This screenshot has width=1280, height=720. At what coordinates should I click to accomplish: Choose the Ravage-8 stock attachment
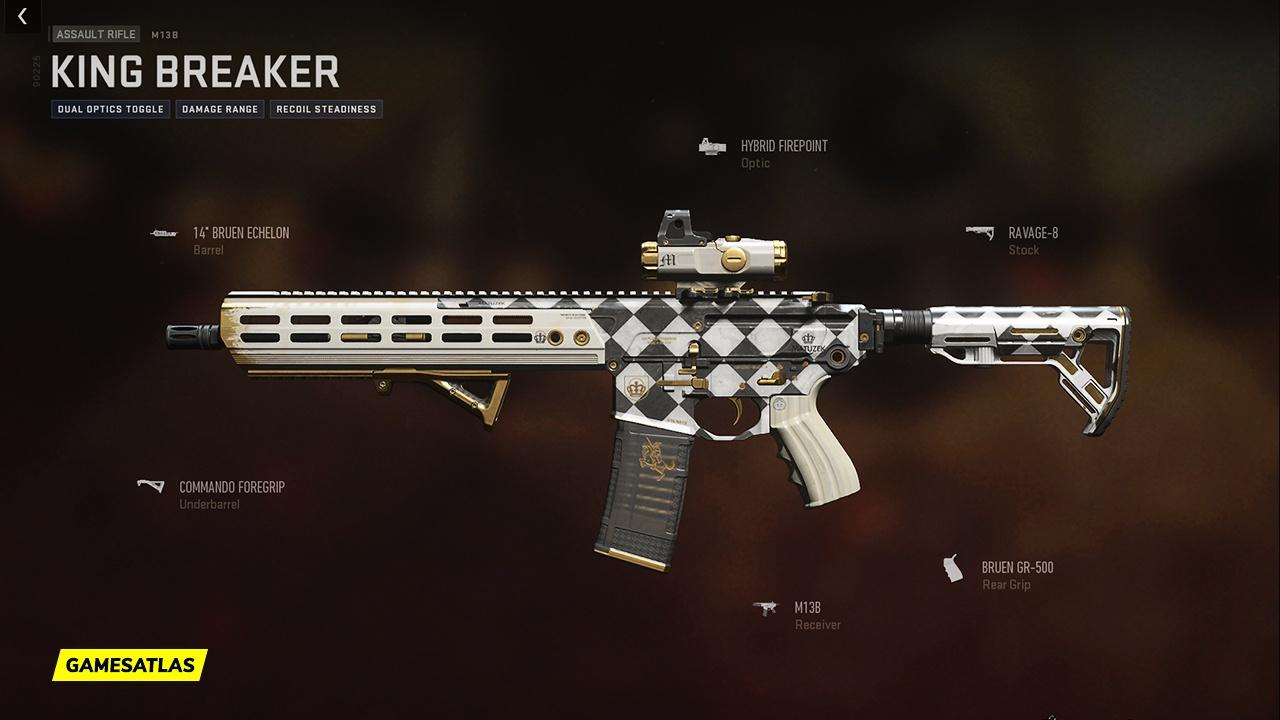1032,233
